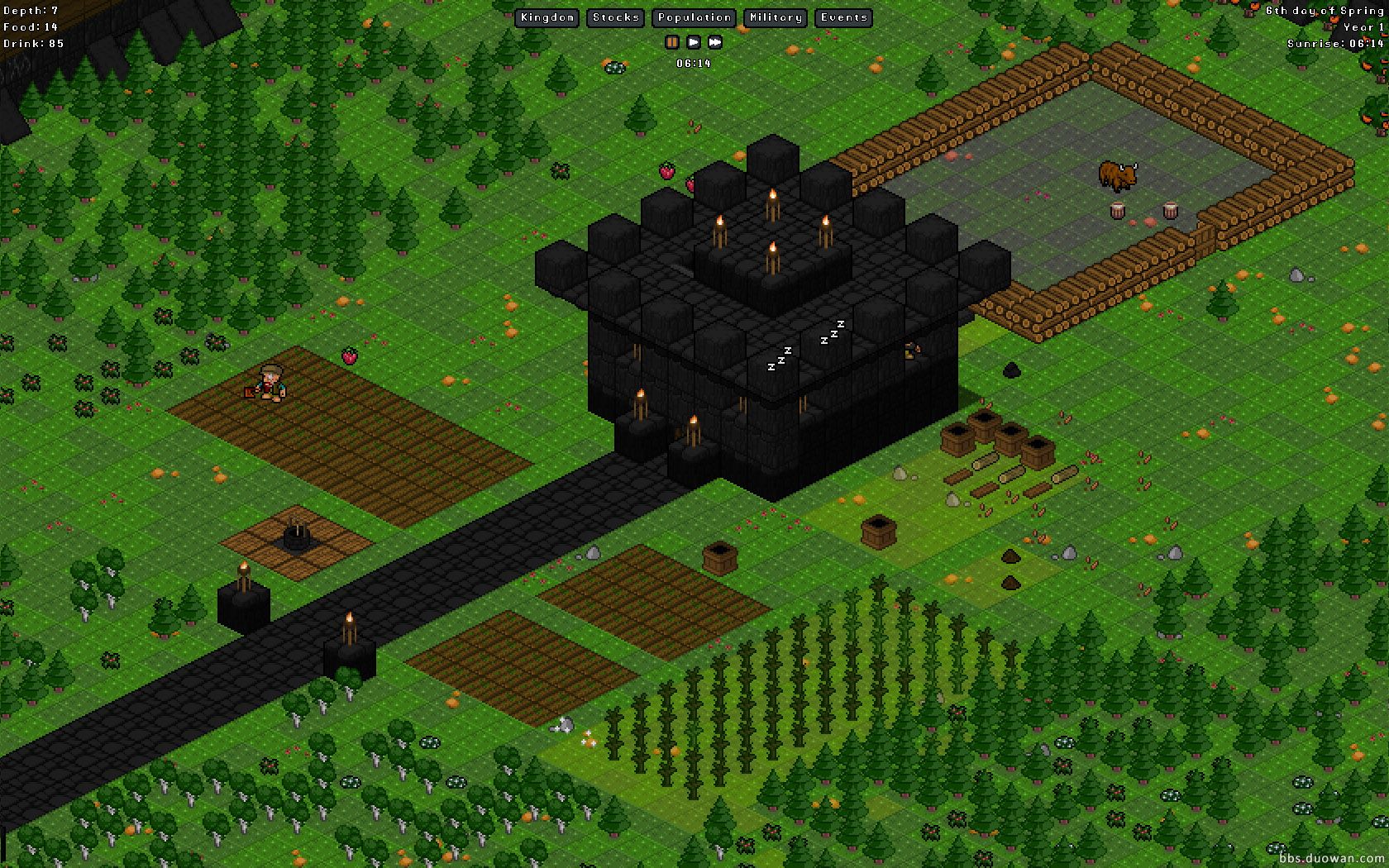Pause the game with the pause button
Viewport: 1389px width, 868px height.
(x=672, y=42)
